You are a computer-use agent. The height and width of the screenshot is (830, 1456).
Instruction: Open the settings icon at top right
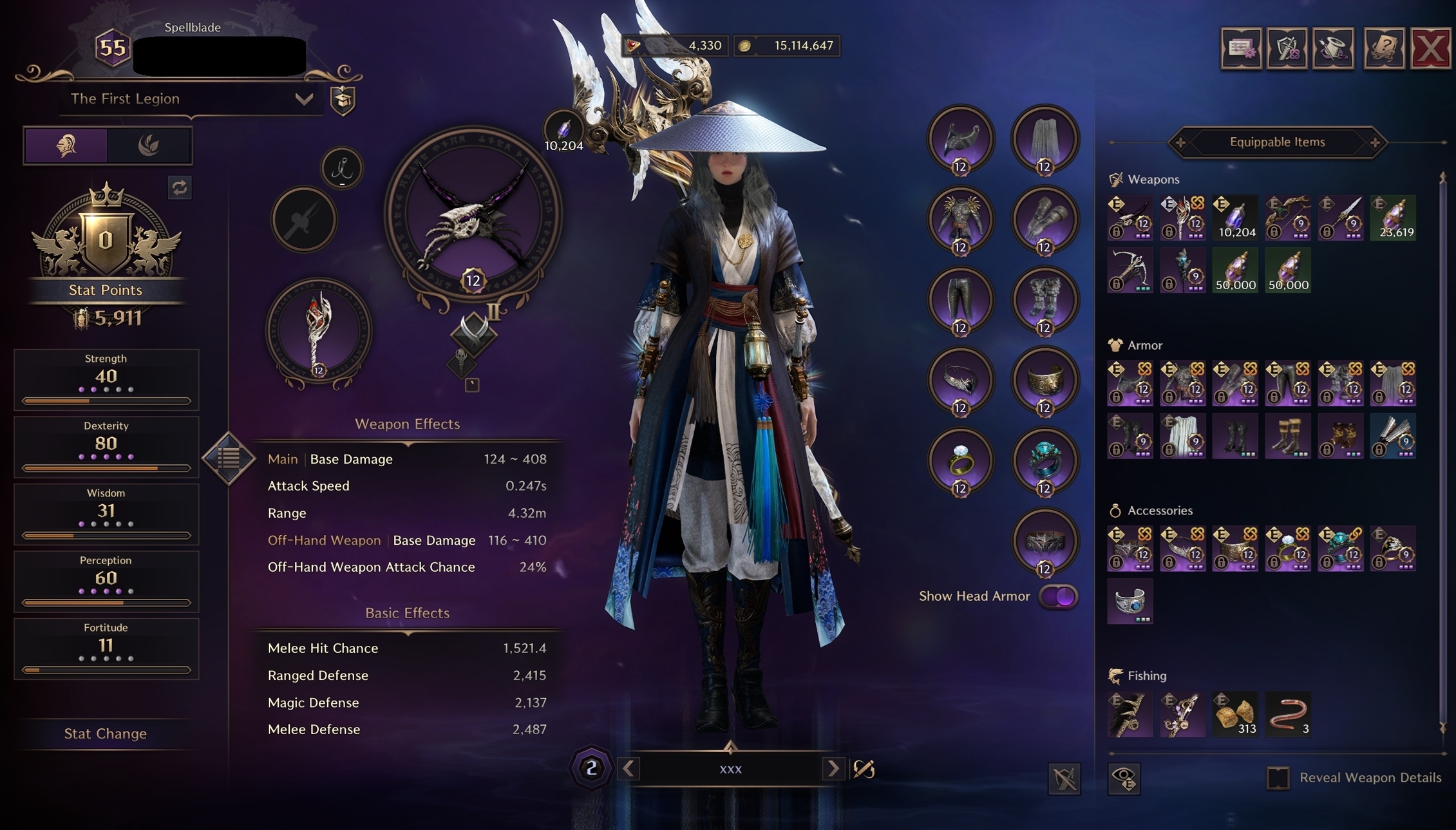[1241, 48]
